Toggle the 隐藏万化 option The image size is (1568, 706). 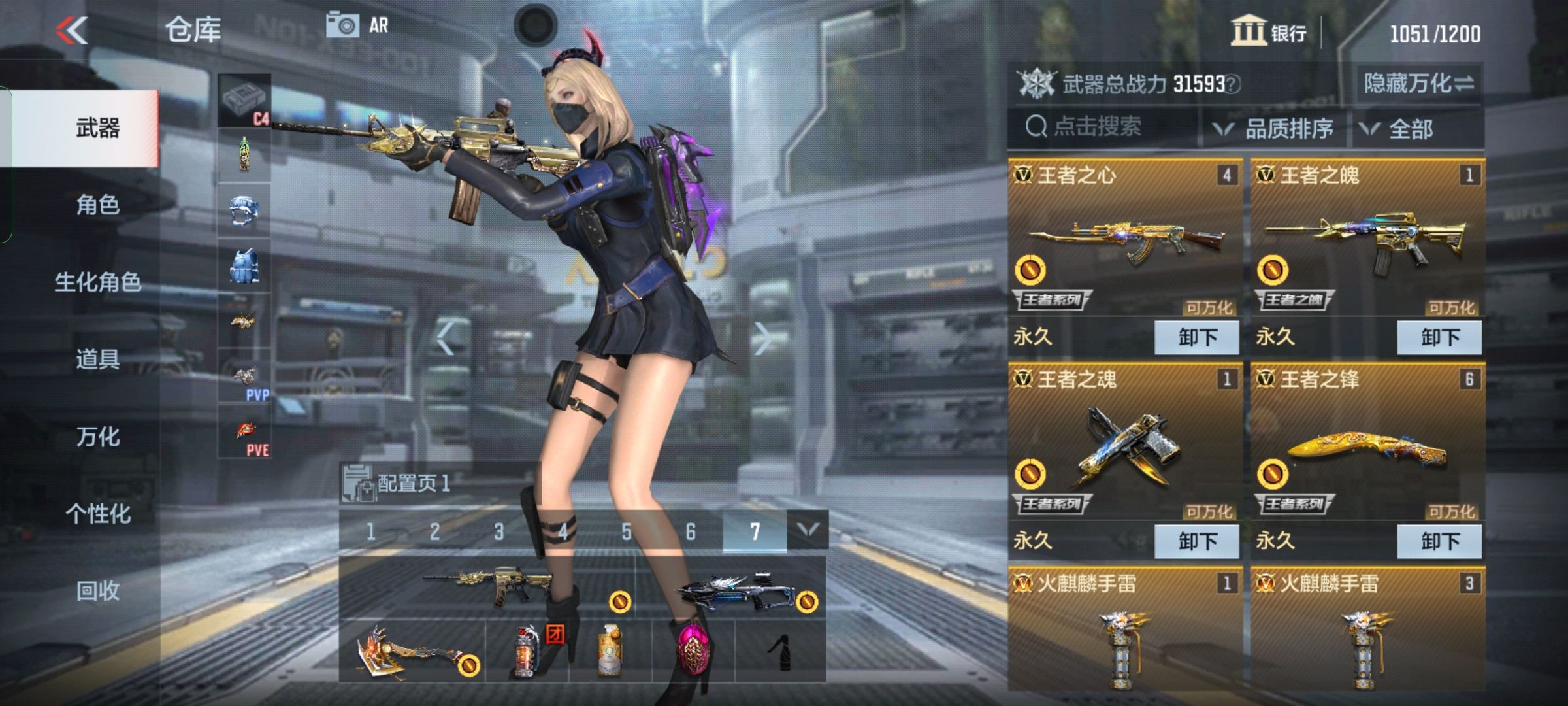[x=1418, y=84]
